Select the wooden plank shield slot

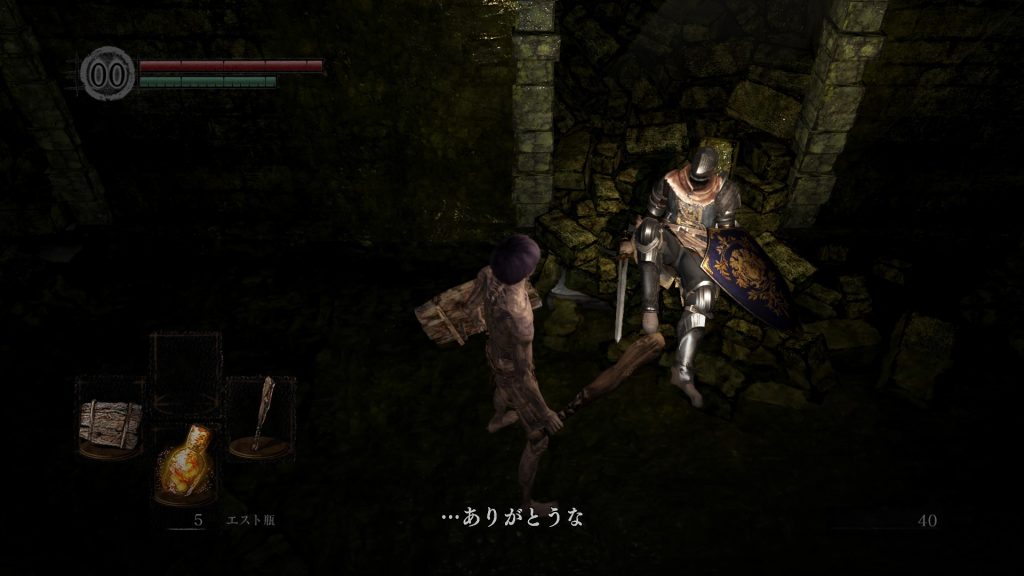click(x=109, y=419)
